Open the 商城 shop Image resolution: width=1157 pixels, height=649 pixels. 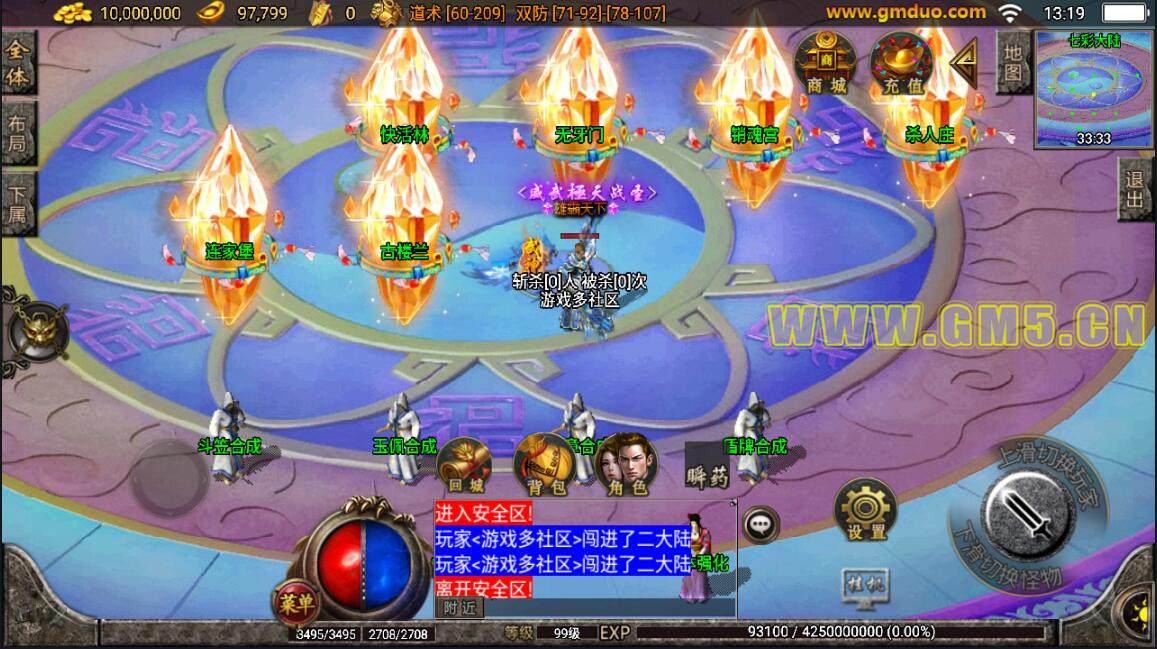click(x=825, y=62)
